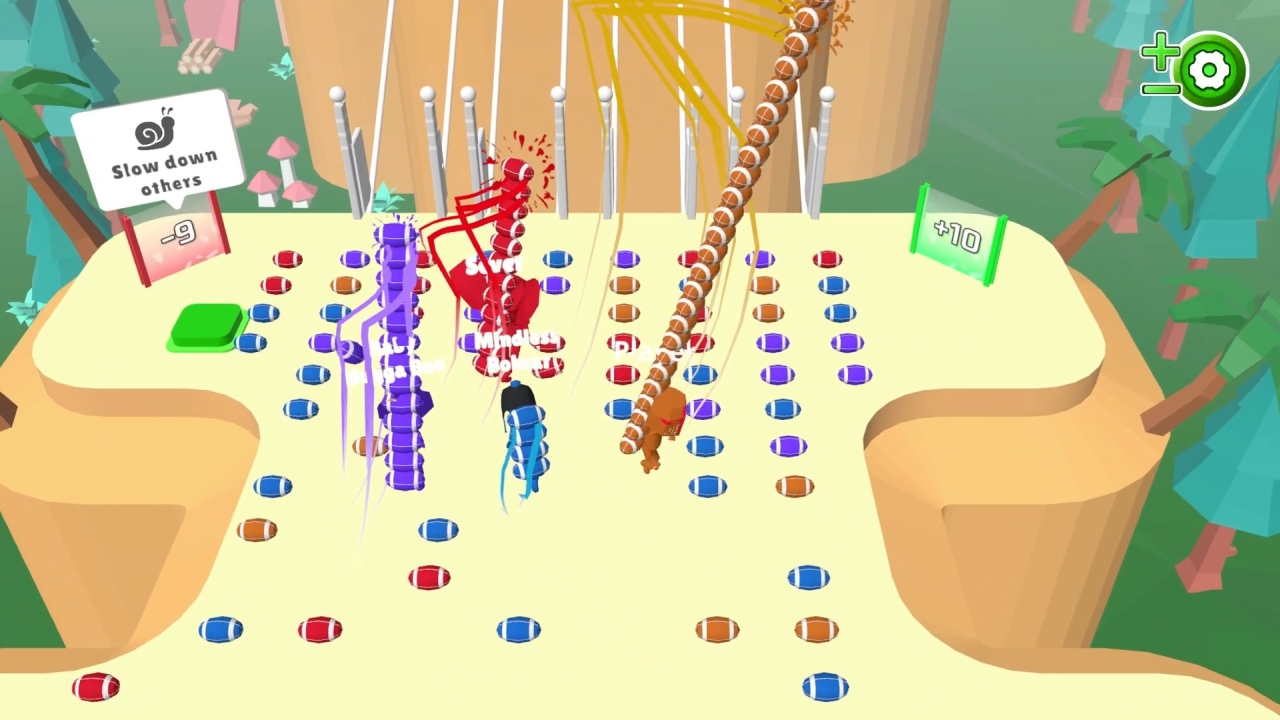1280x720 pixels.
Task: Select the orange football on the lower left
Action: pos(258,530)
